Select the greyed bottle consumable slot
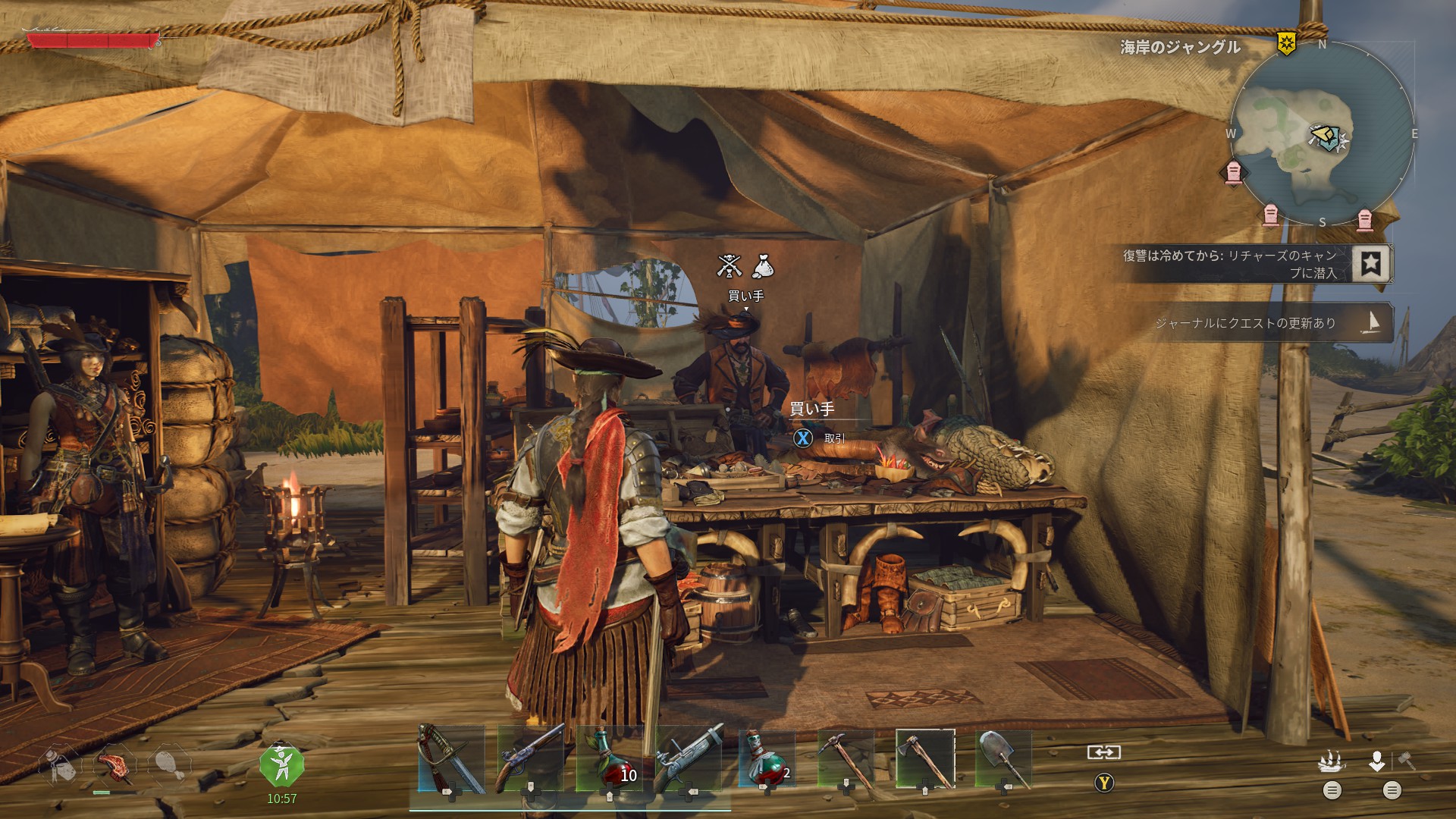1456x819 pixels. click(x=60, y=766)
